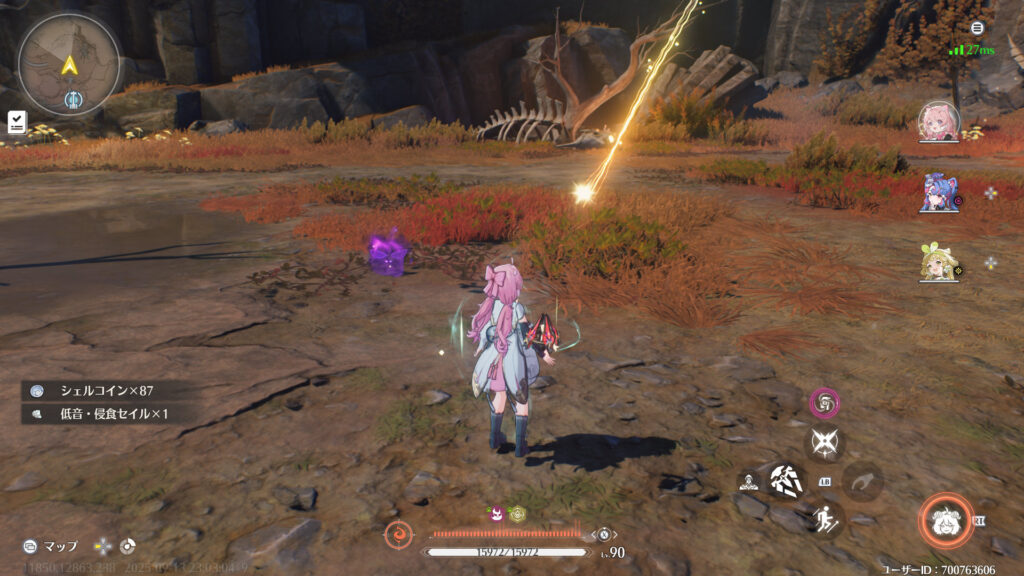
Task: Open the hamburger menu above the ping
Action: click(x=977, y=28)
